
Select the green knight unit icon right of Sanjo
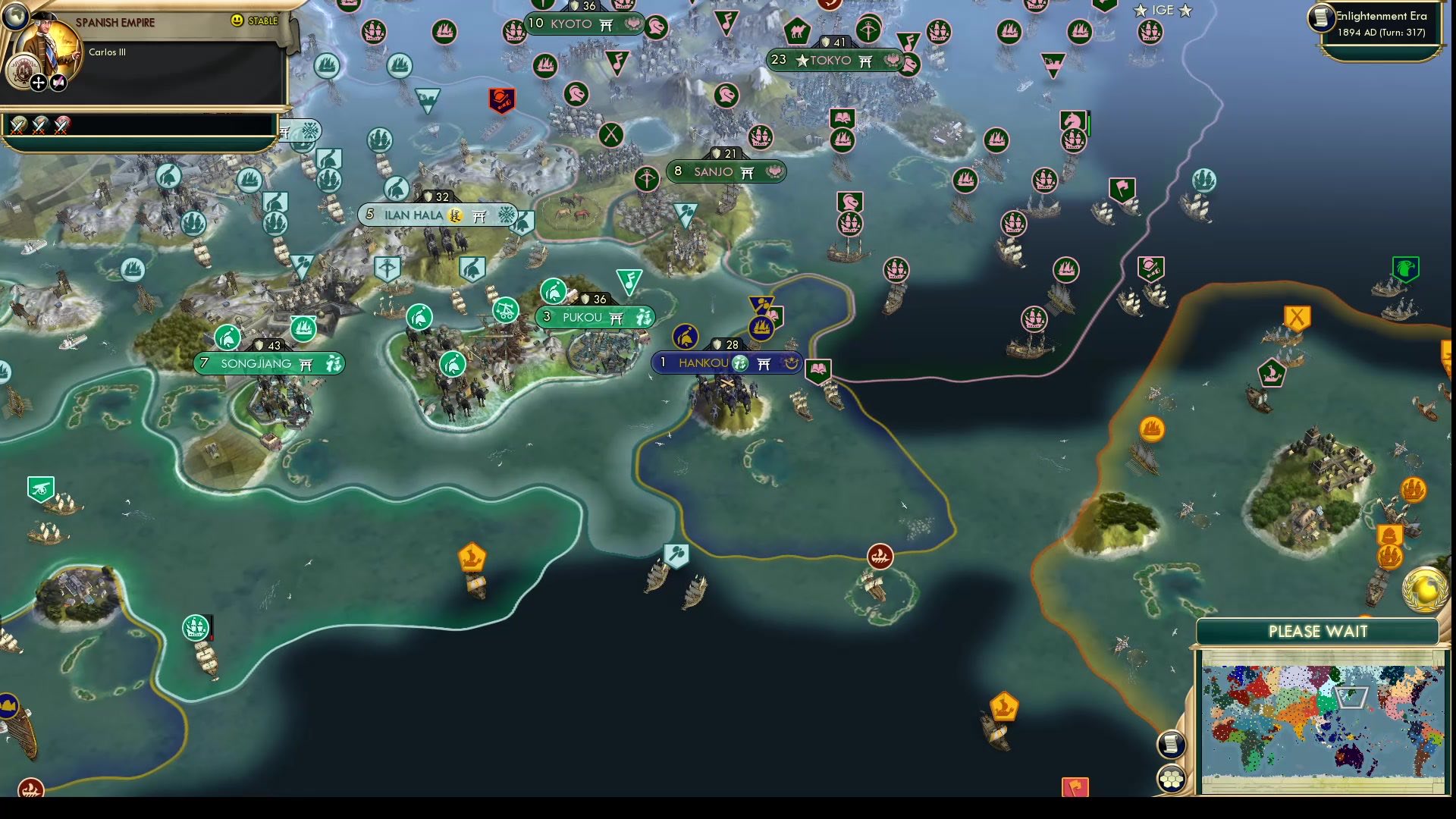pyautogui.click(x=852, y=201)
